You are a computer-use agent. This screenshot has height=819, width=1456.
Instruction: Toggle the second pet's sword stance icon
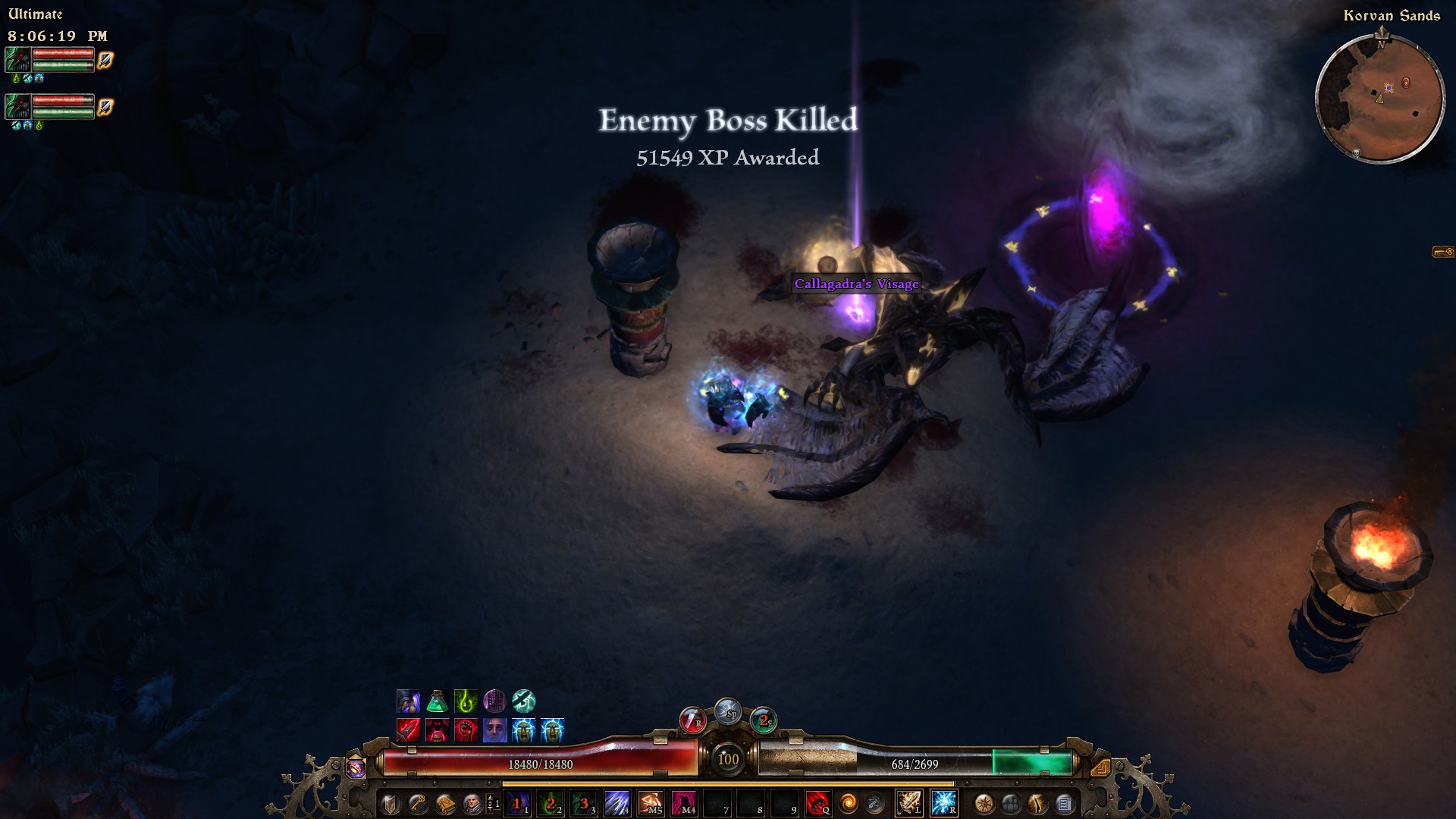tap(105, 108)
